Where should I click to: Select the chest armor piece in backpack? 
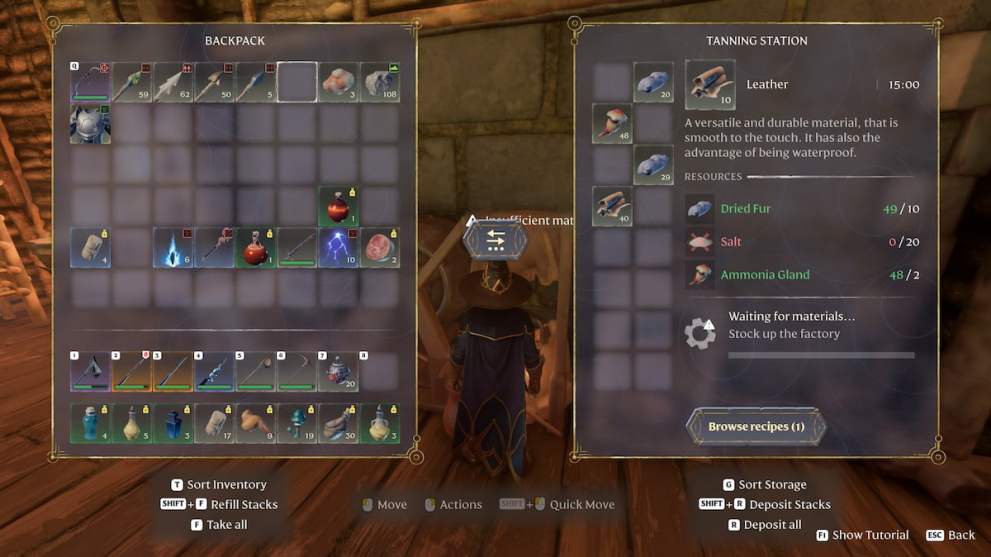point(90,124)
